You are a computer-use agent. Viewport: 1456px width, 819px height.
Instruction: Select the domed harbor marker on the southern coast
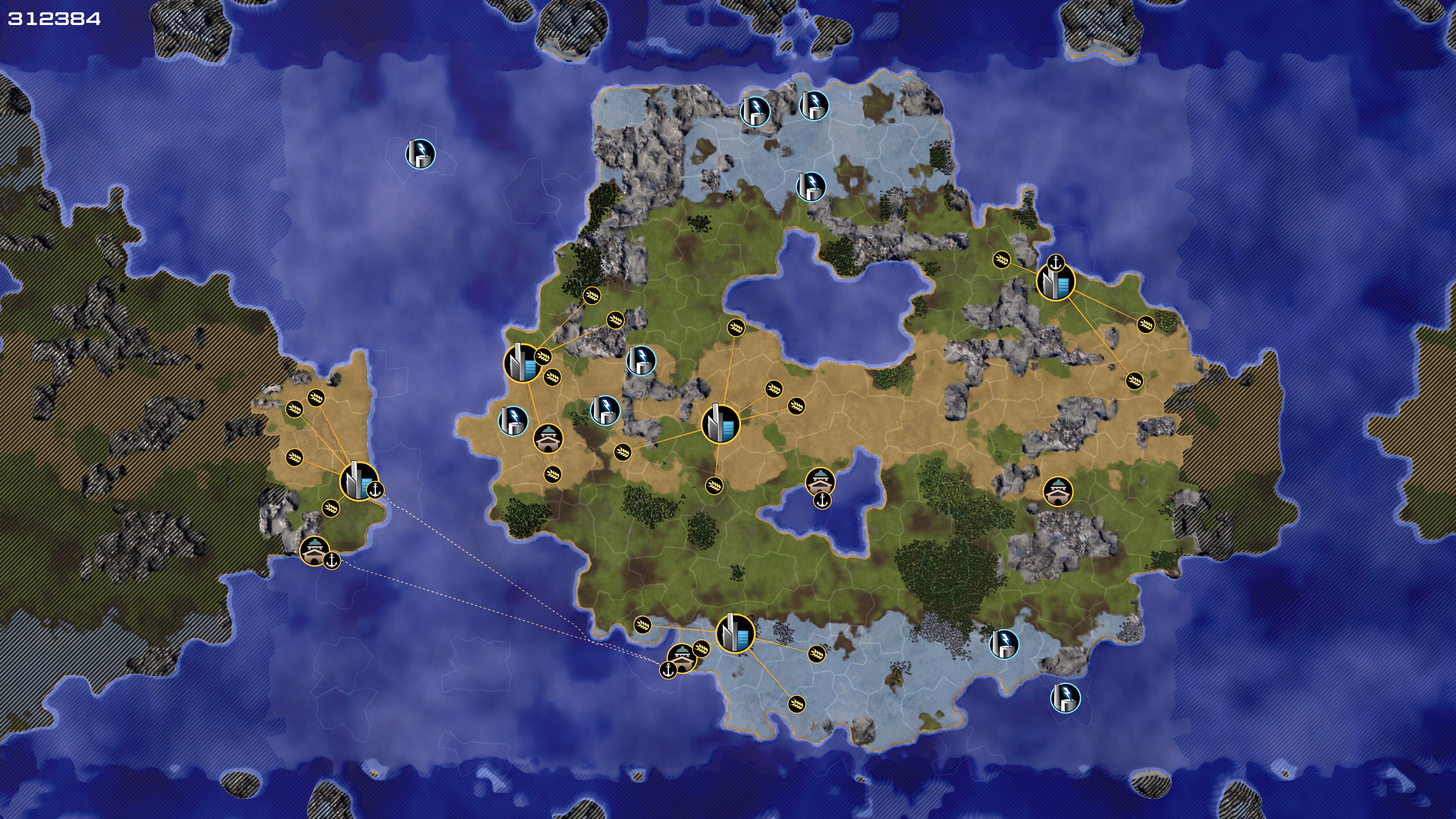click(x=682, y=658)
